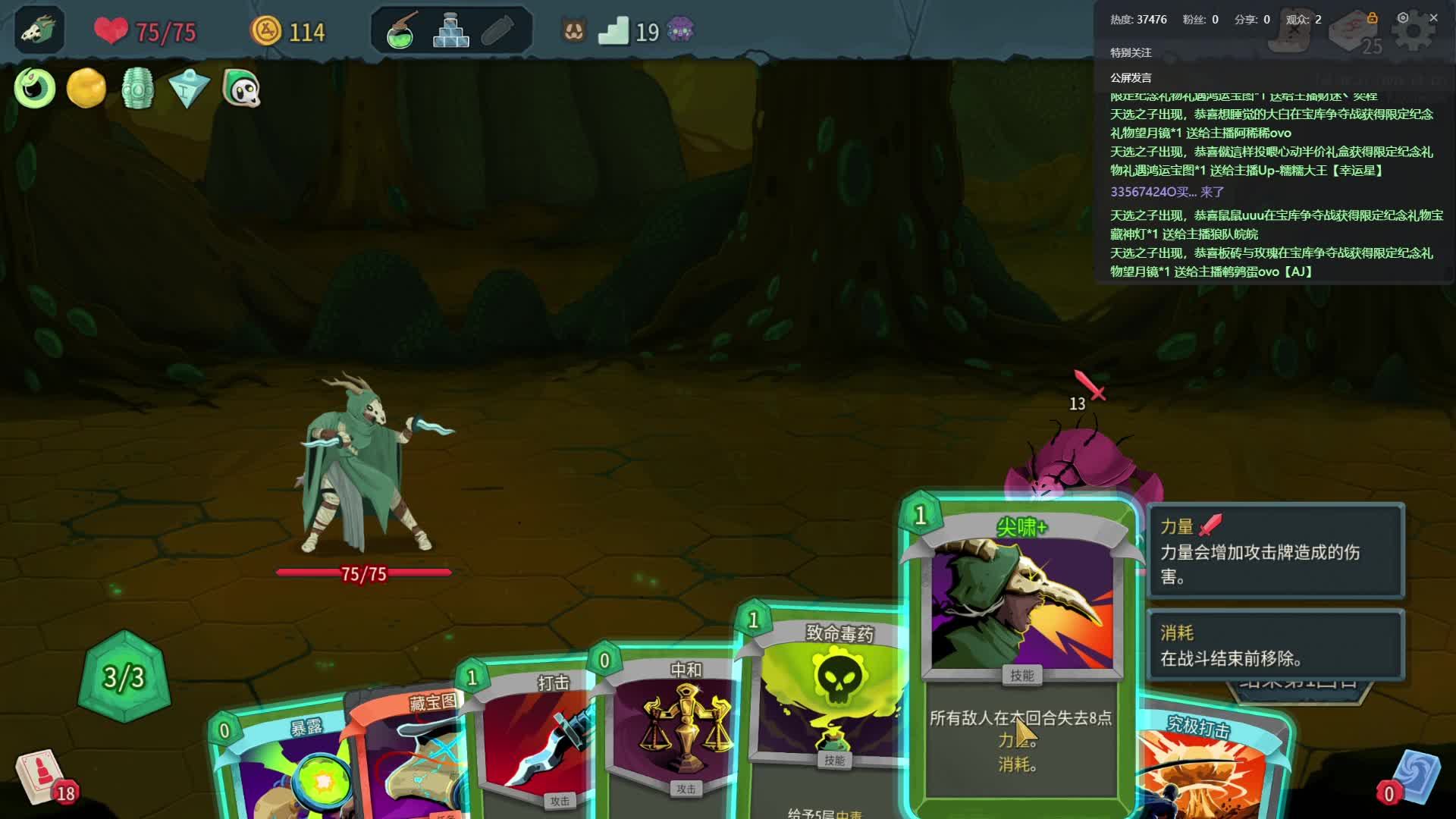Inspect the teal kite-shaped relic
This screenshot has width=1456, height=819.
(189, 89)
